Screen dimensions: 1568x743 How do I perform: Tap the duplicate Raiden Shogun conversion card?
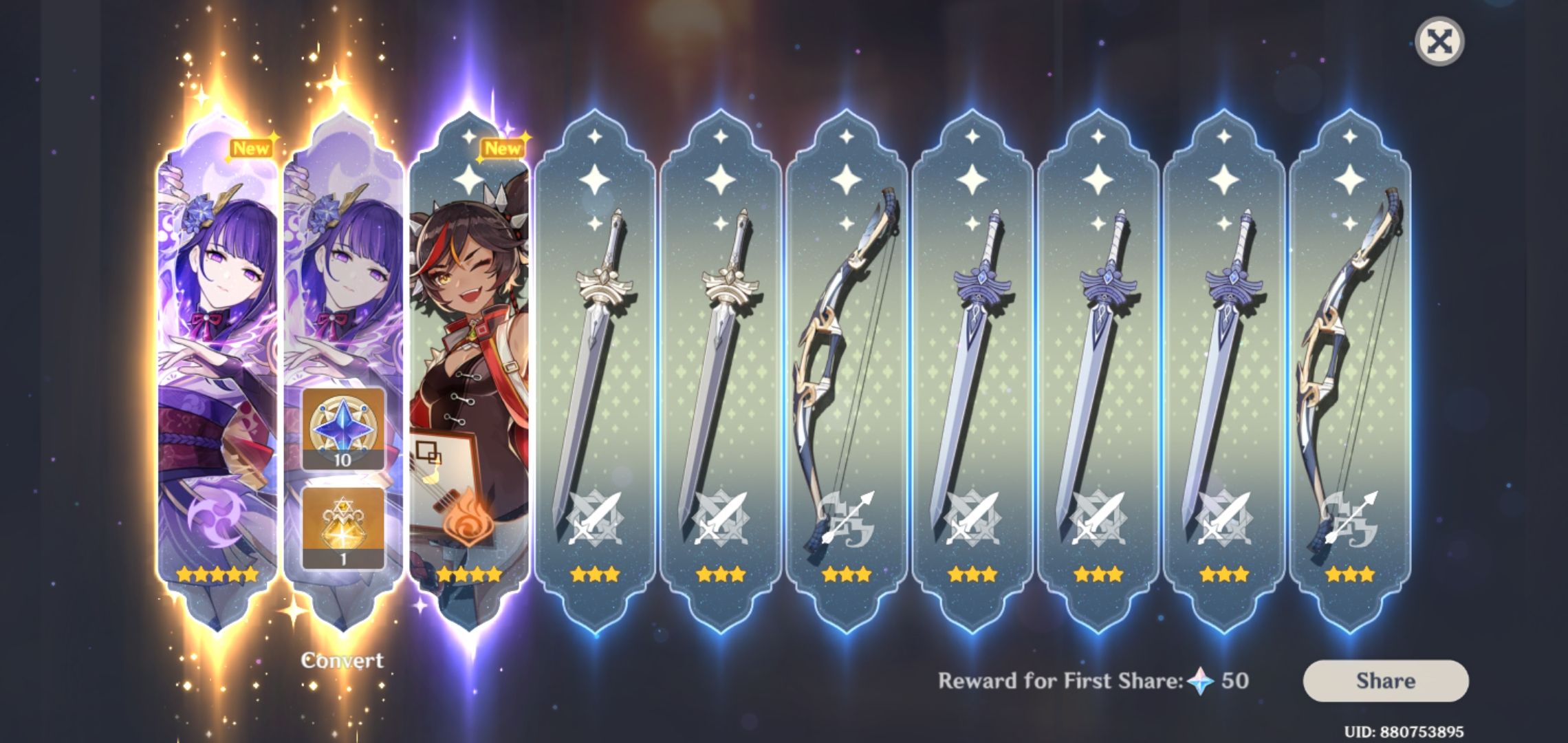[342, 275]
